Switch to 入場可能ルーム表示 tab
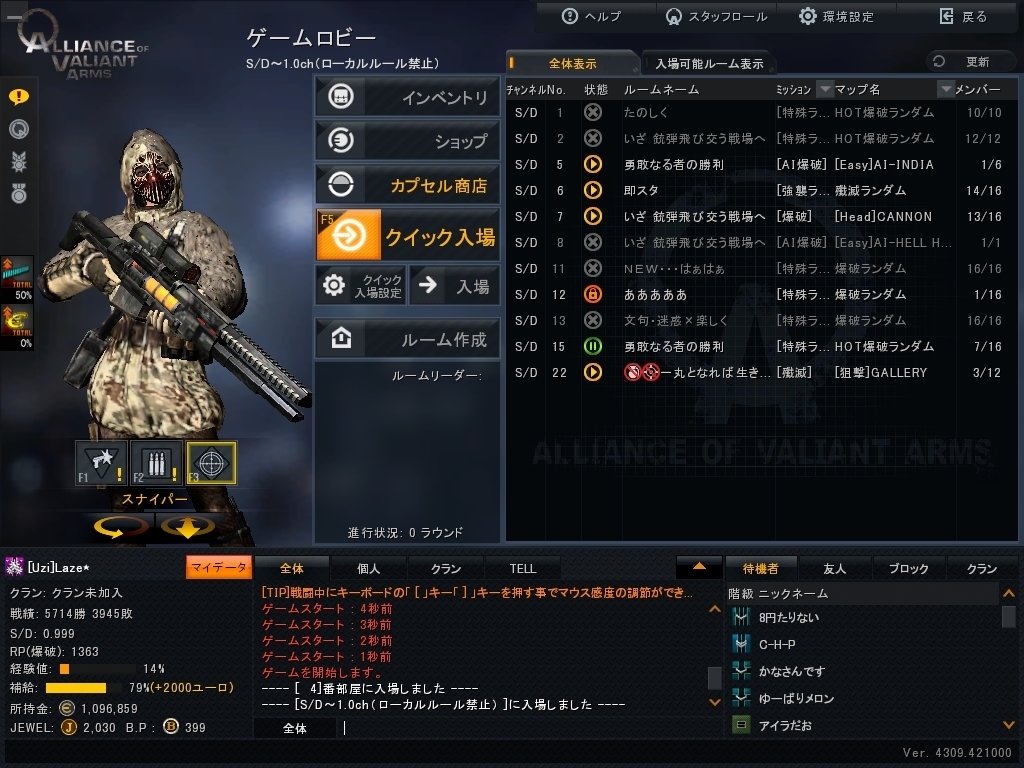1024x768 pixels. click(708, 63)
